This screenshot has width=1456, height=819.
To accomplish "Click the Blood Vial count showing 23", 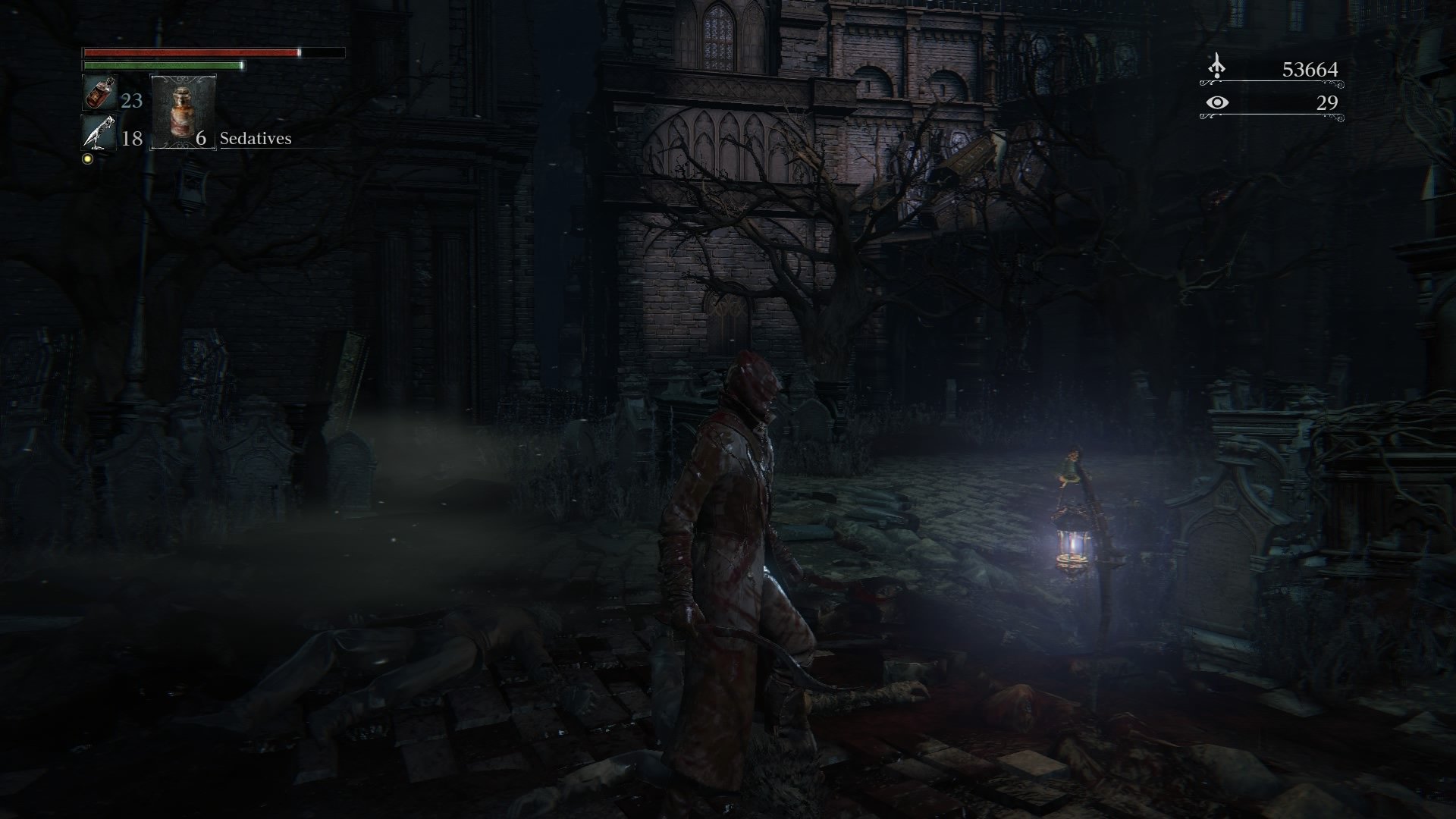I will (130, 99).
